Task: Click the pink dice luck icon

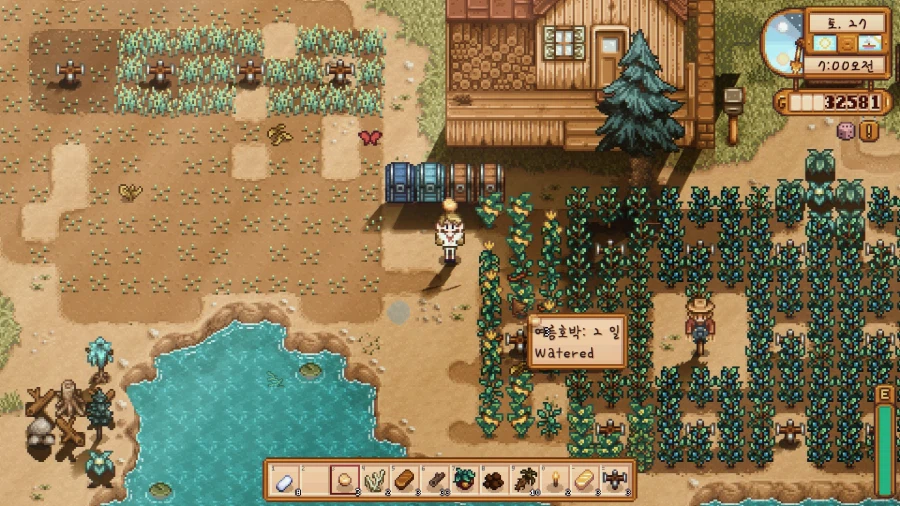Action: pos(845,130)
